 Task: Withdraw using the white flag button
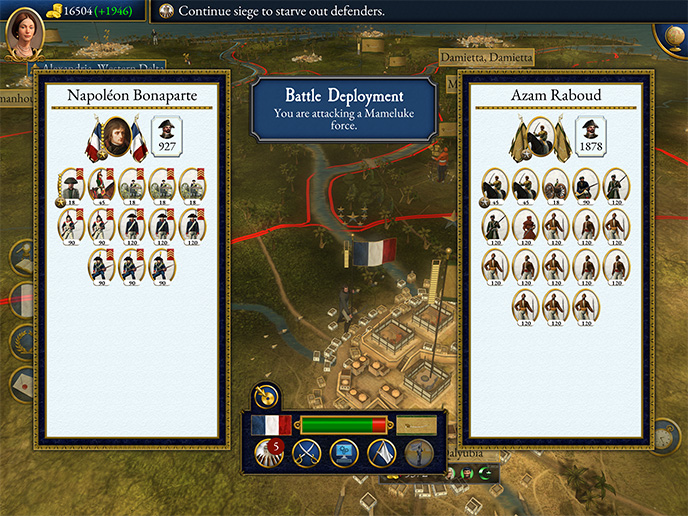point(382,454)
